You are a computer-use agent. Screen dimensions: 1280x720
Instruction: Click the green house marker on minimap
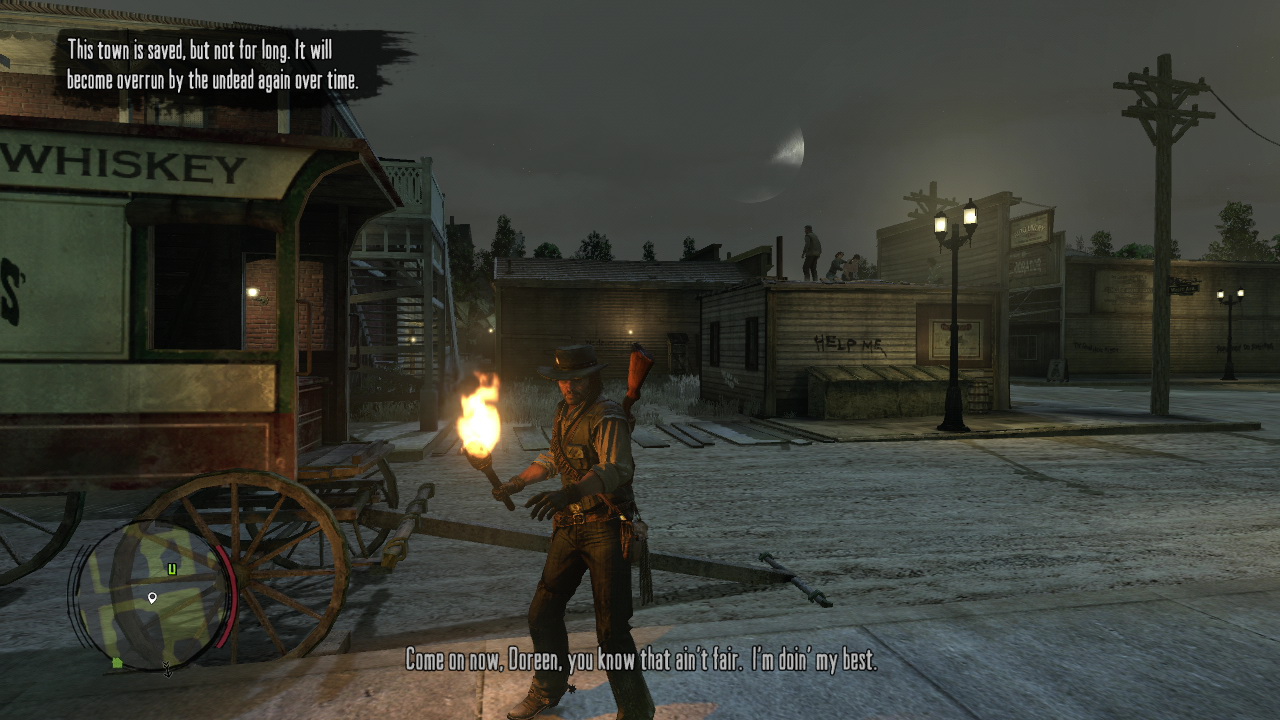tap(117, 662)
